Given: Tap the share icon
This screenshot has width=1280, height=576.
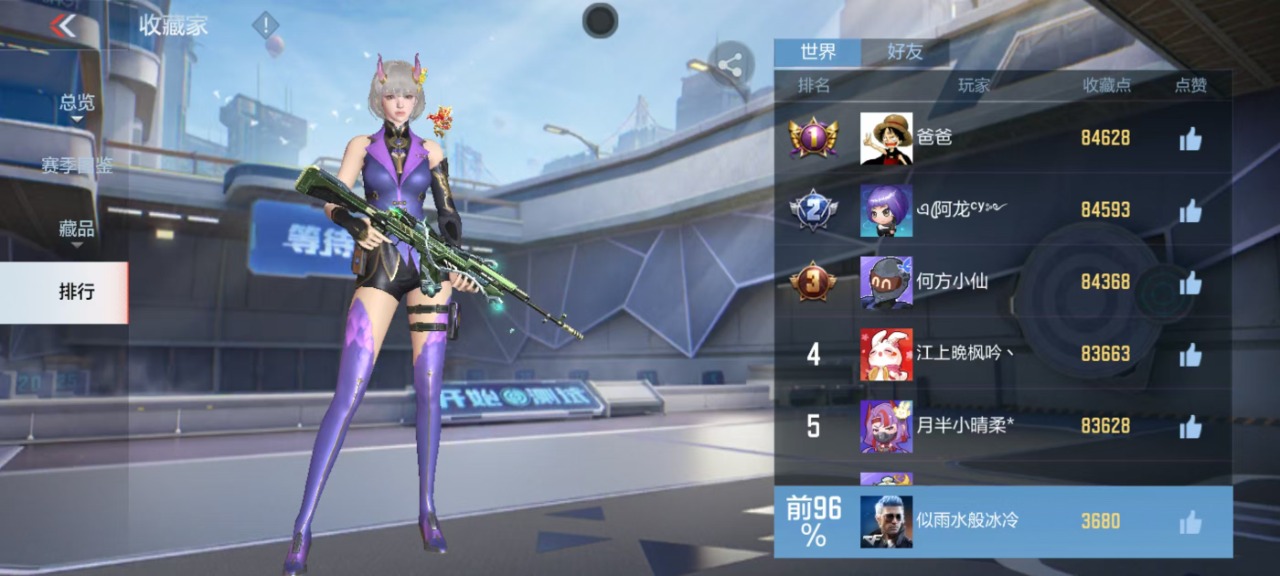Looking at the screenshot, I should click(x=730, y=66).
